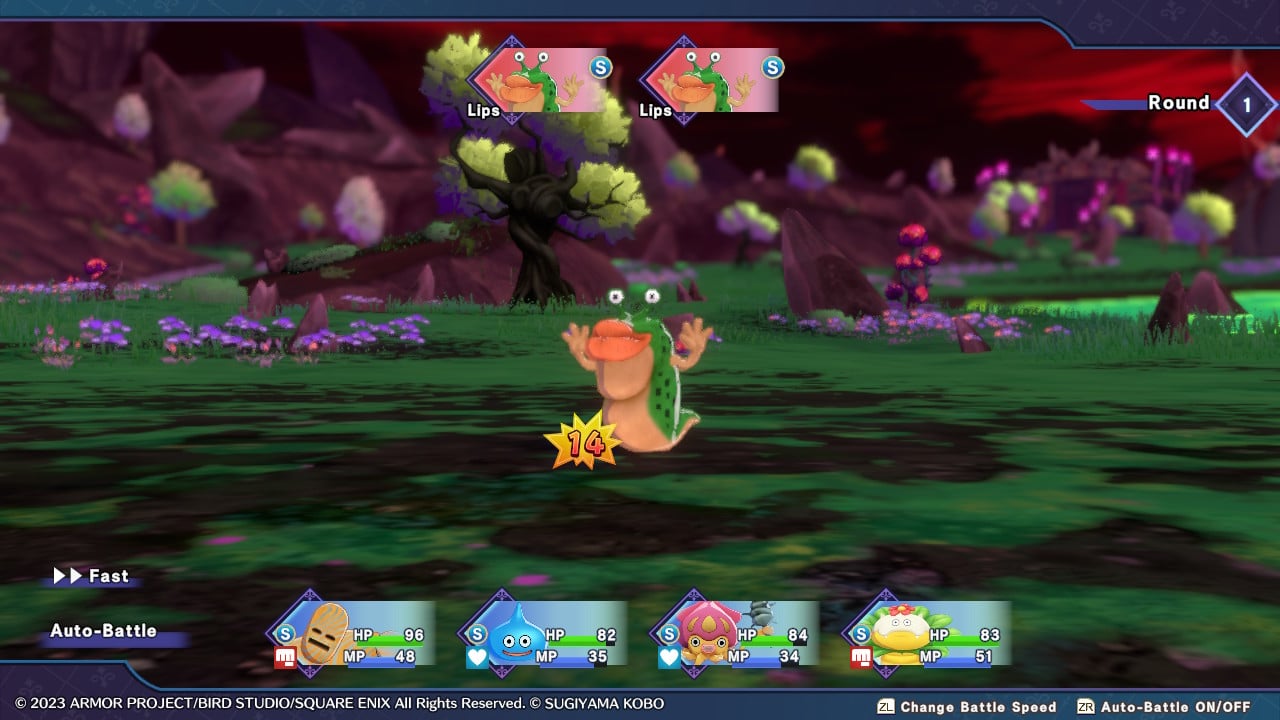This screenshot has height=720, width=1280.
Task: Click the Fast speed label
Action: tap(108, 576)
